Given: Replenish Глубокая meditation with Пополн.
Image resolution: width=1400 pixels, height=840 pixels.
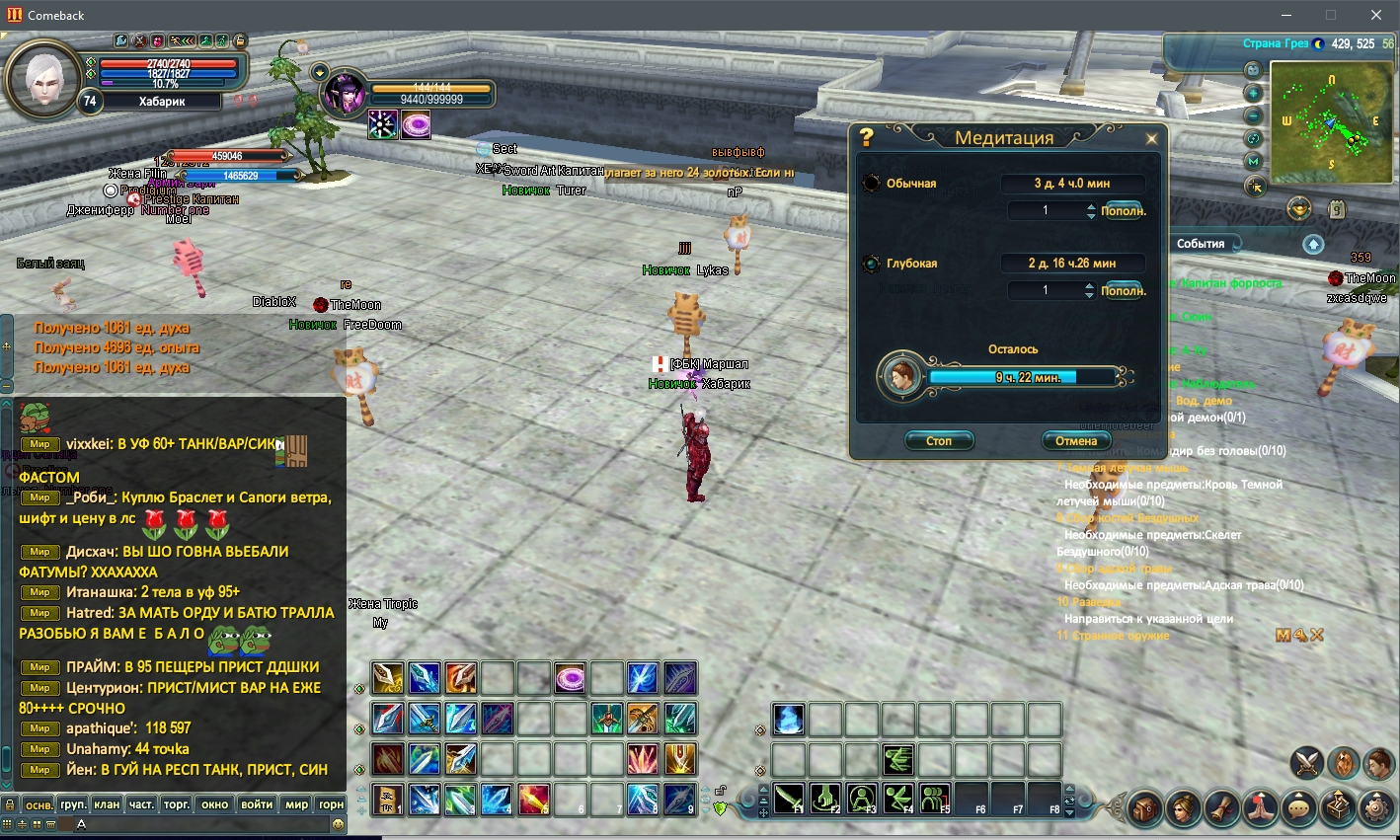Looking at the screenshot, I should point(1123,291).
